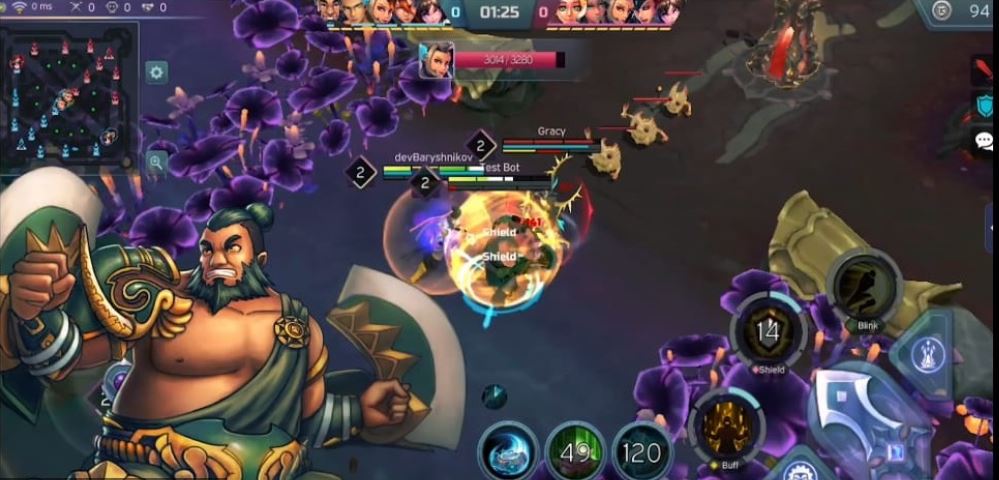Open the gold coin shop showing 94
The height and width of the screenshot is (480, 999).
pyautogui.click(x=959, y=13)
